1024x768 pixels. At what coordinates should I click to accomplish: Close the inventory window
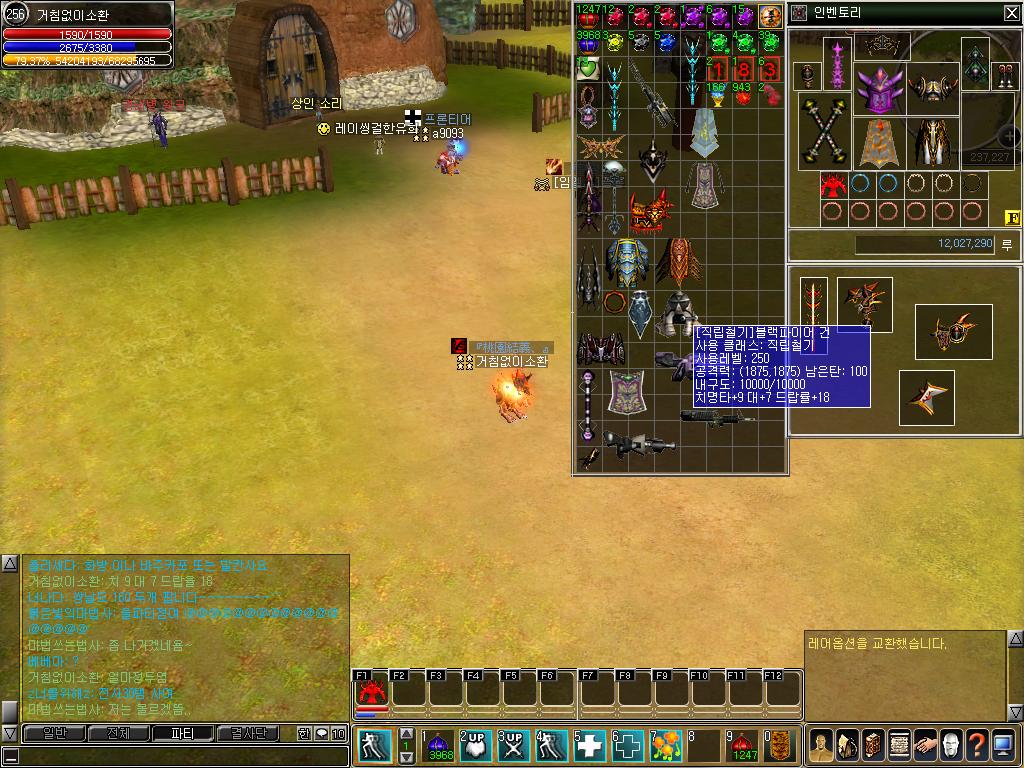(1011, 13)
